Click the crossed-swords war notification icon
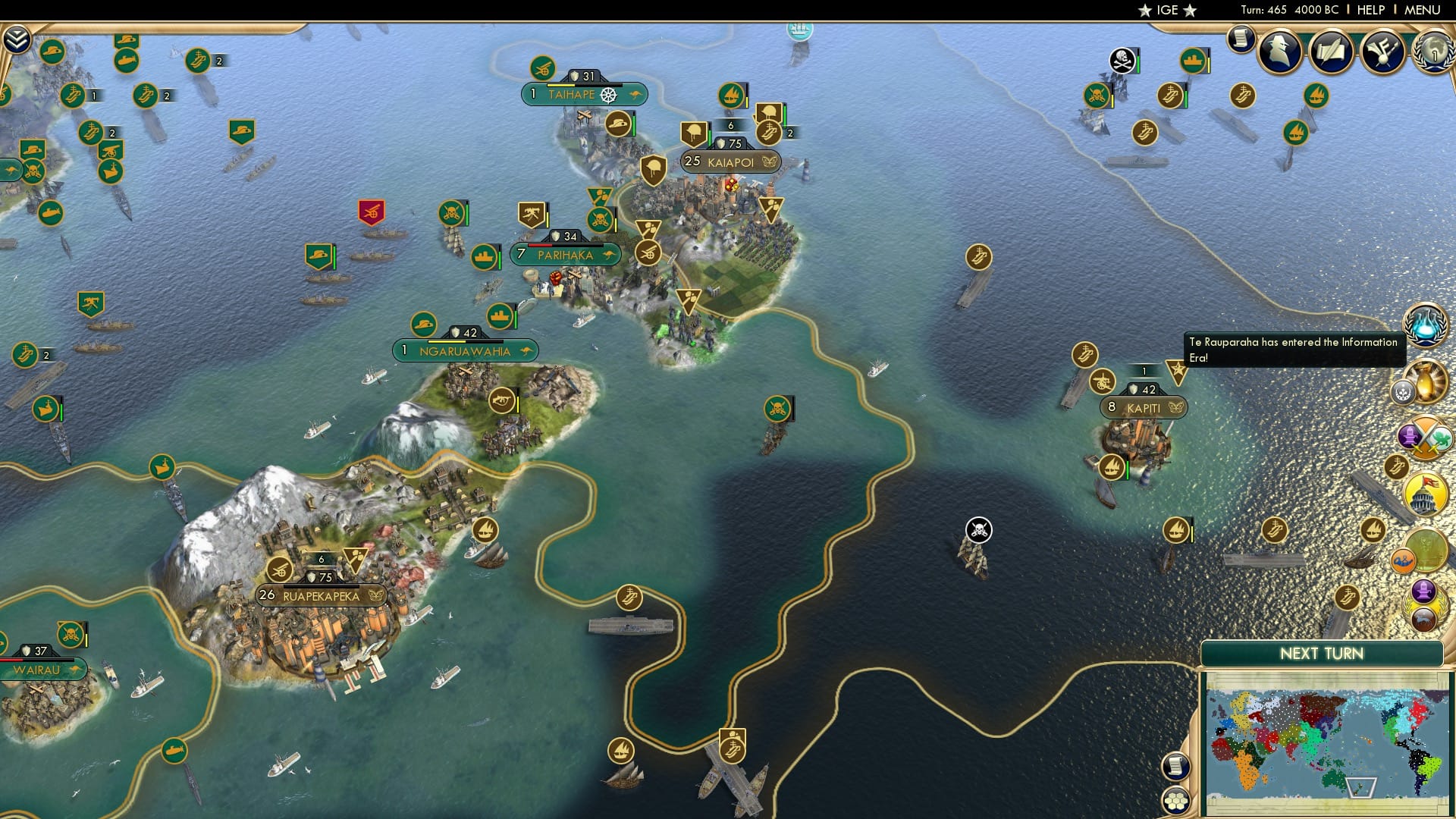1456x819 pixels. point(1424,438)
